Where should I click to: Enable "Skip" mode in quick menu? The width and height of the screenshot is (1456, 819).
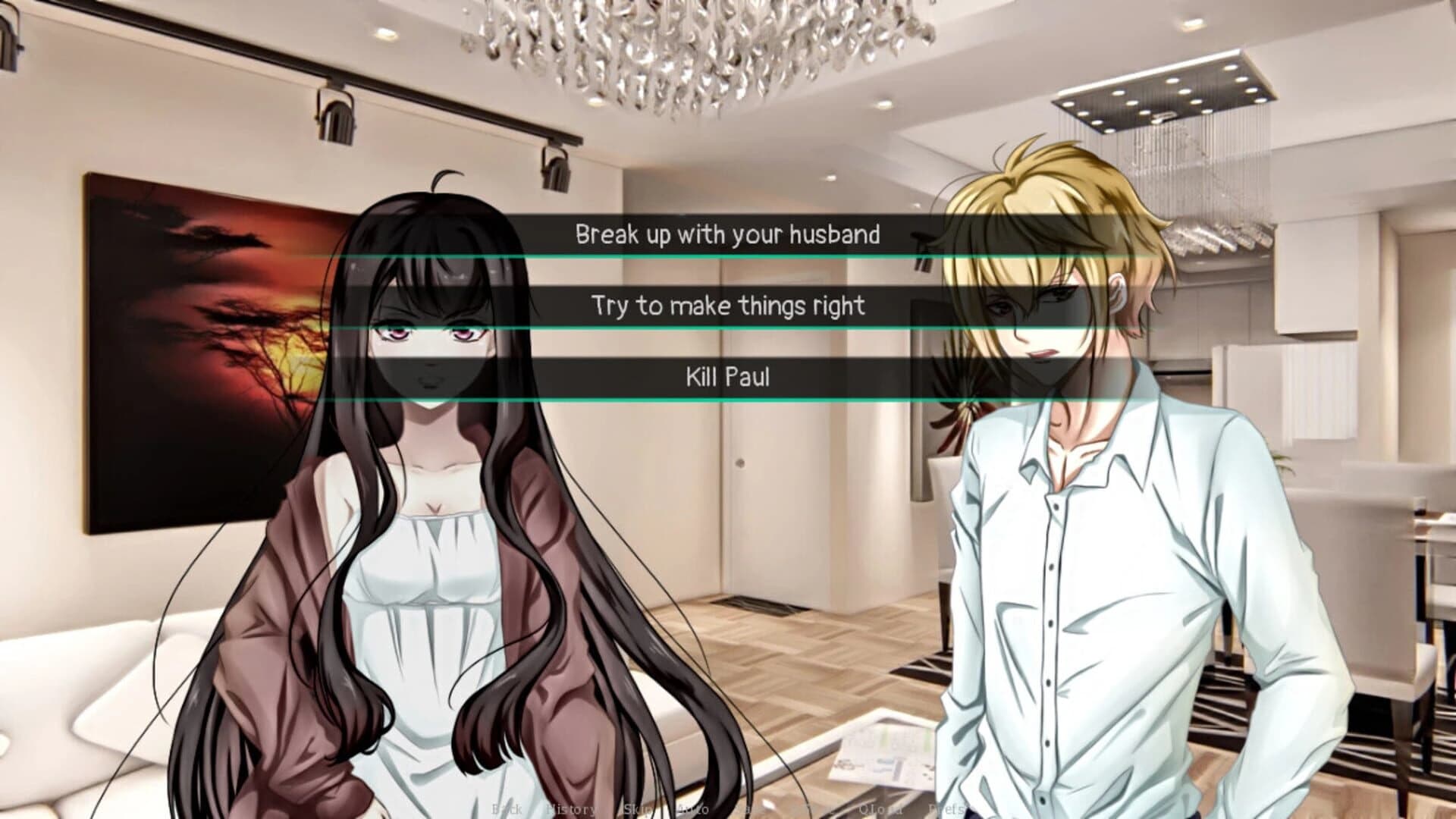tap(637, 809)
